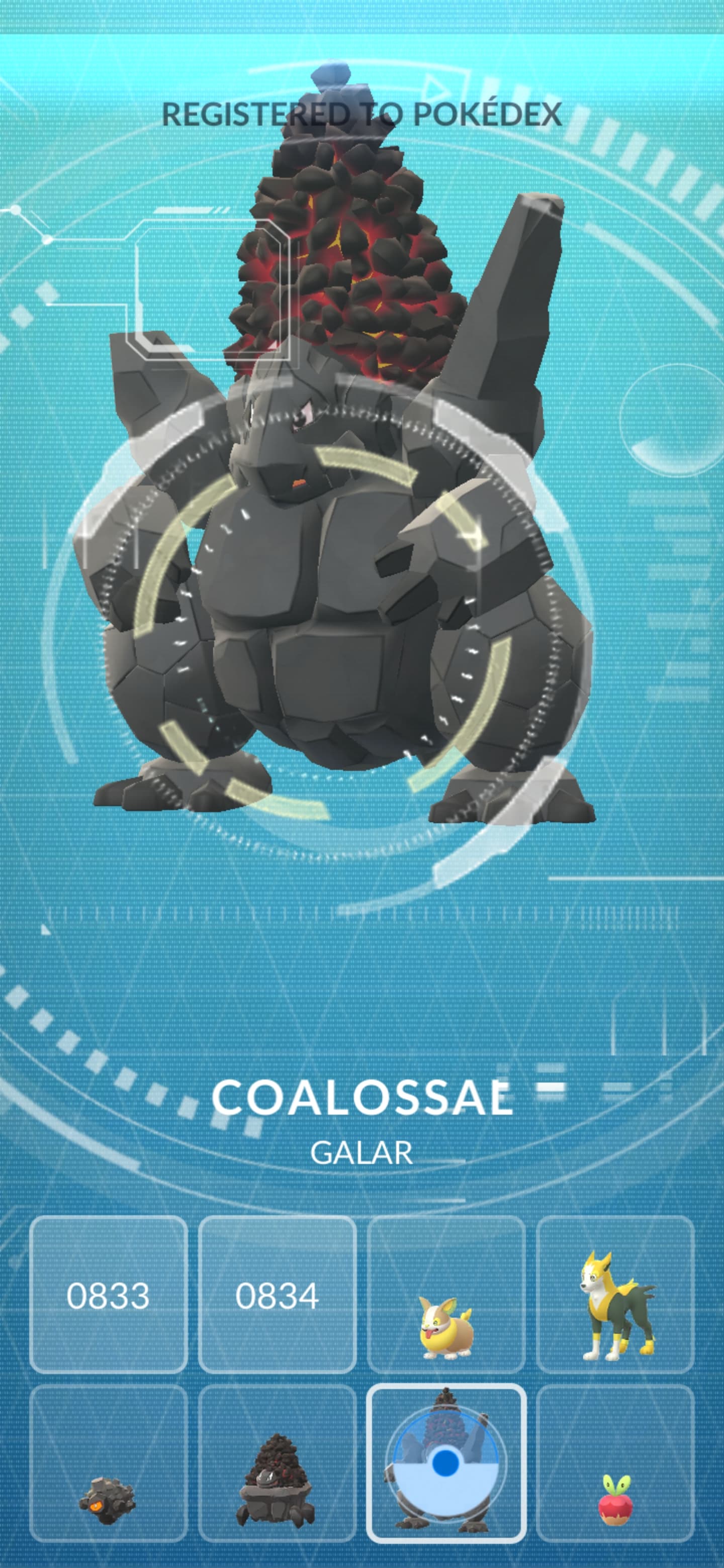Select Pokédex entry number 0833
Image resolution: width=724 pixels, height=1568 pixels.
pos(109,1295)
